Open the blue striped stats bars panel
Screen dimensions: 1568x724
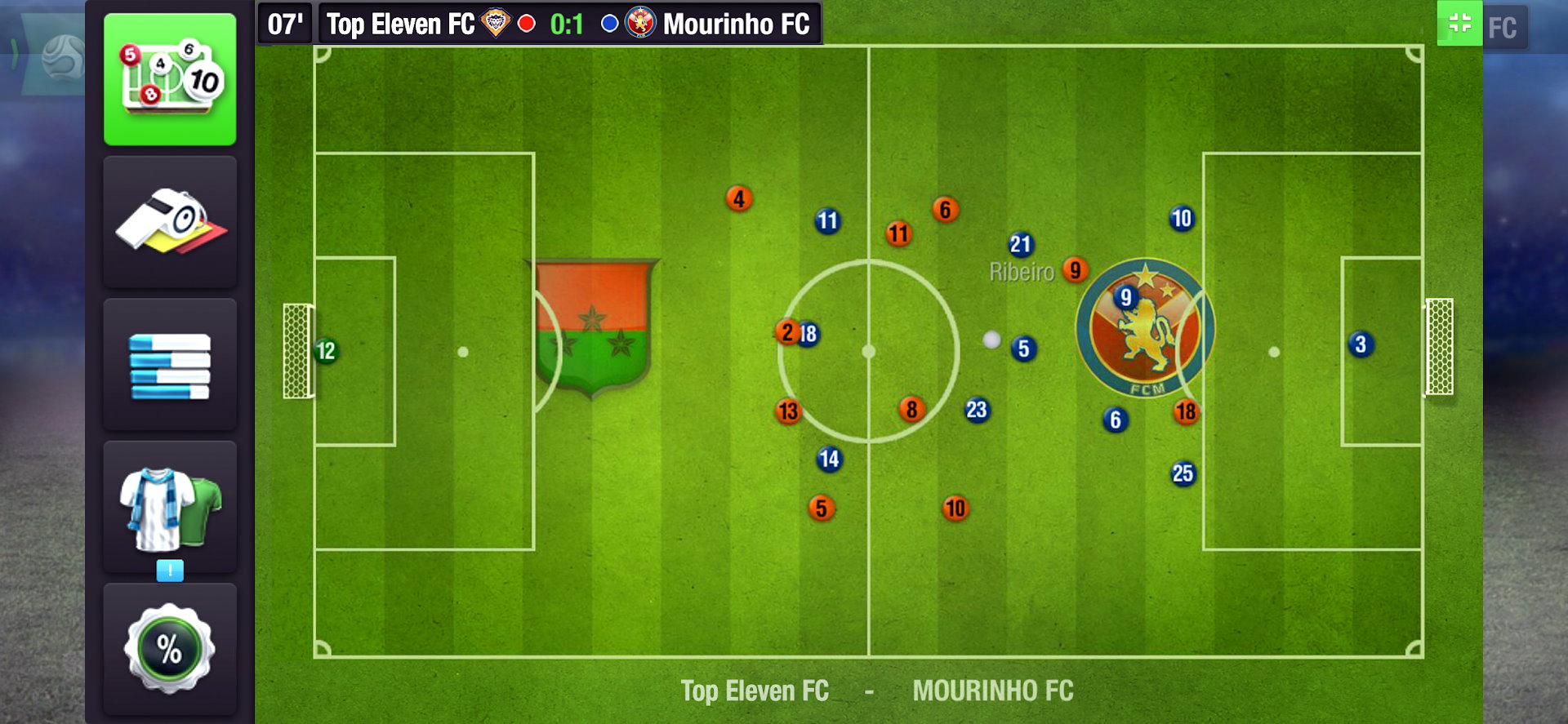pyautogui.click(x=170, y=366)
